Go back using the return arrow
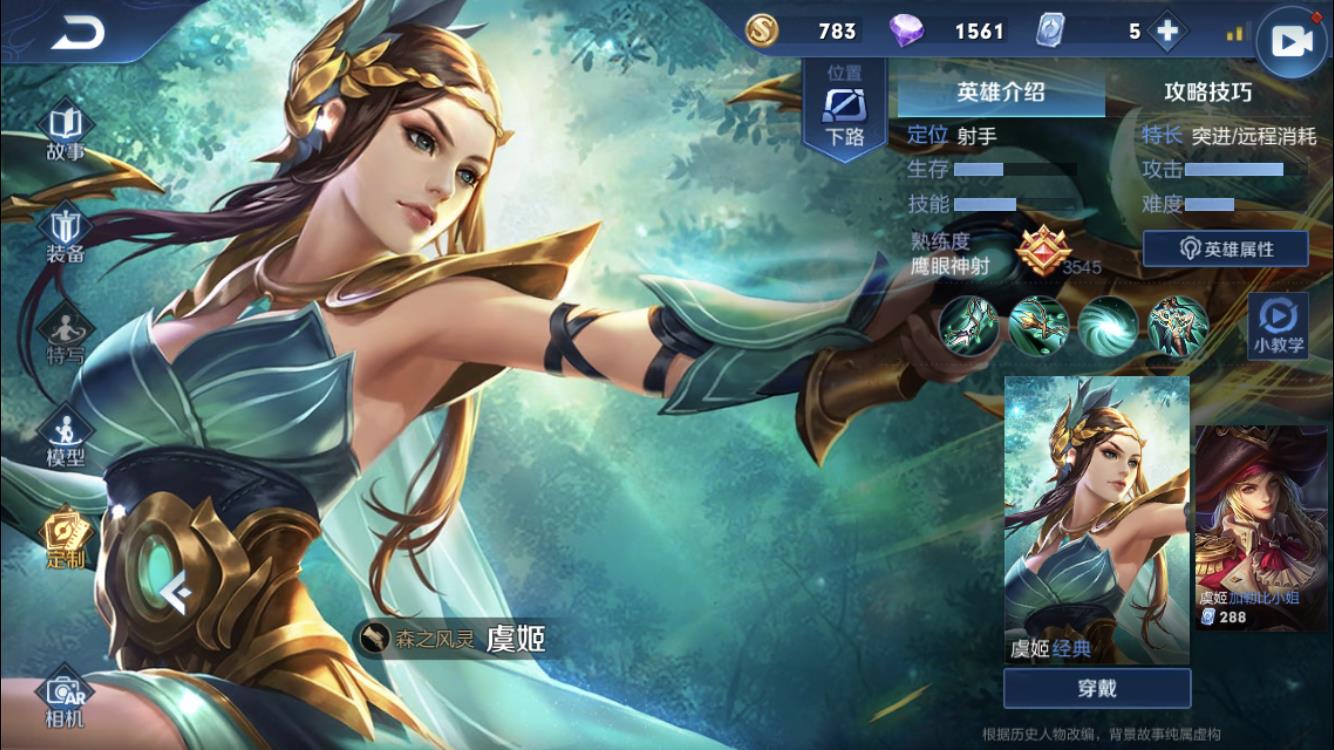Image resolution: width=1334 pixels, height=750 pixels. [x=78, y=34]
